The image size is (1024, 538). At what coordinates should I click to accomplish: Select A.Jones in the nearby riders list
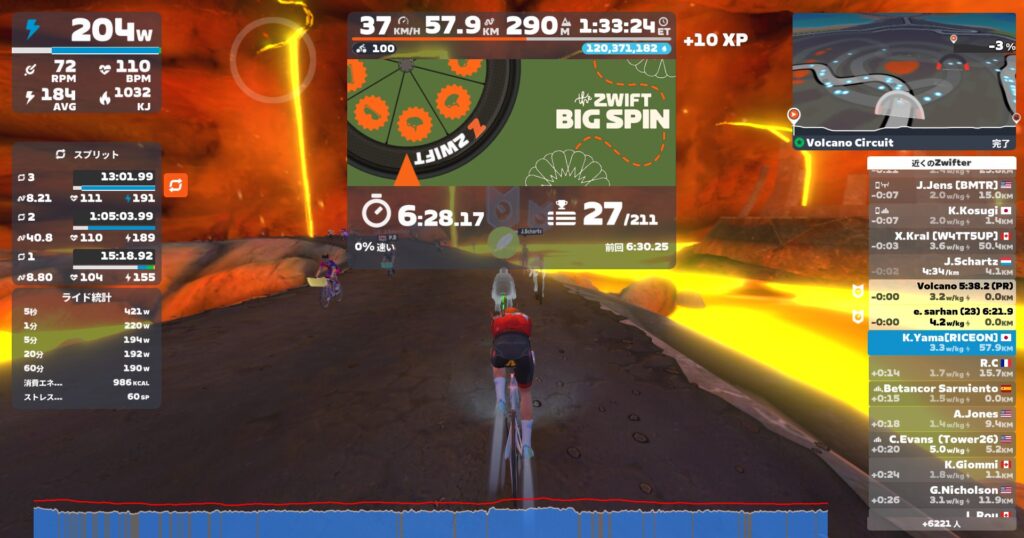click(940, 418)
